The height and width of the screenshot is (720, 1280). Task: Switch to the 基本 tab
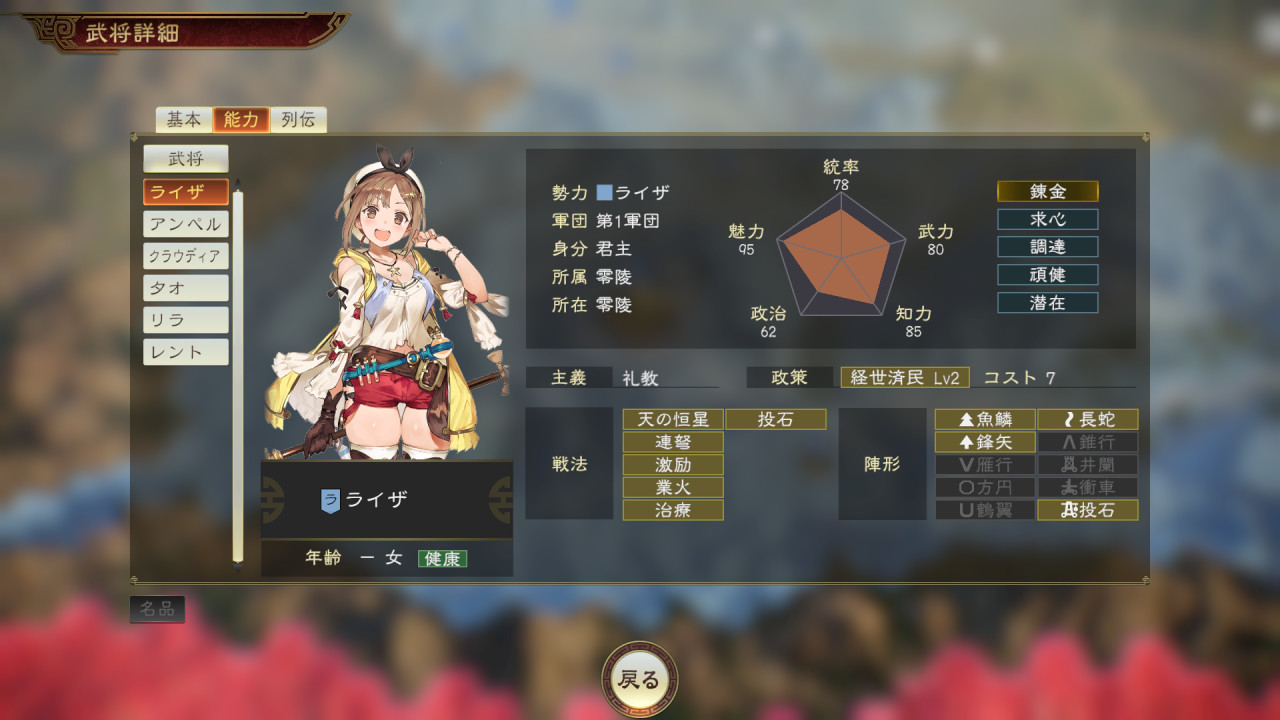coord(185,119)
